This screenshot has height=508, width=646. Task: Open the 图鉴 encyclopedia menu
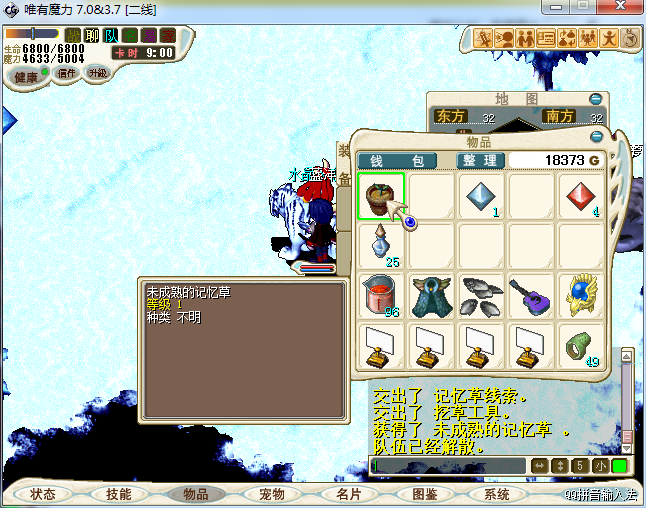[x=424, y=494]
